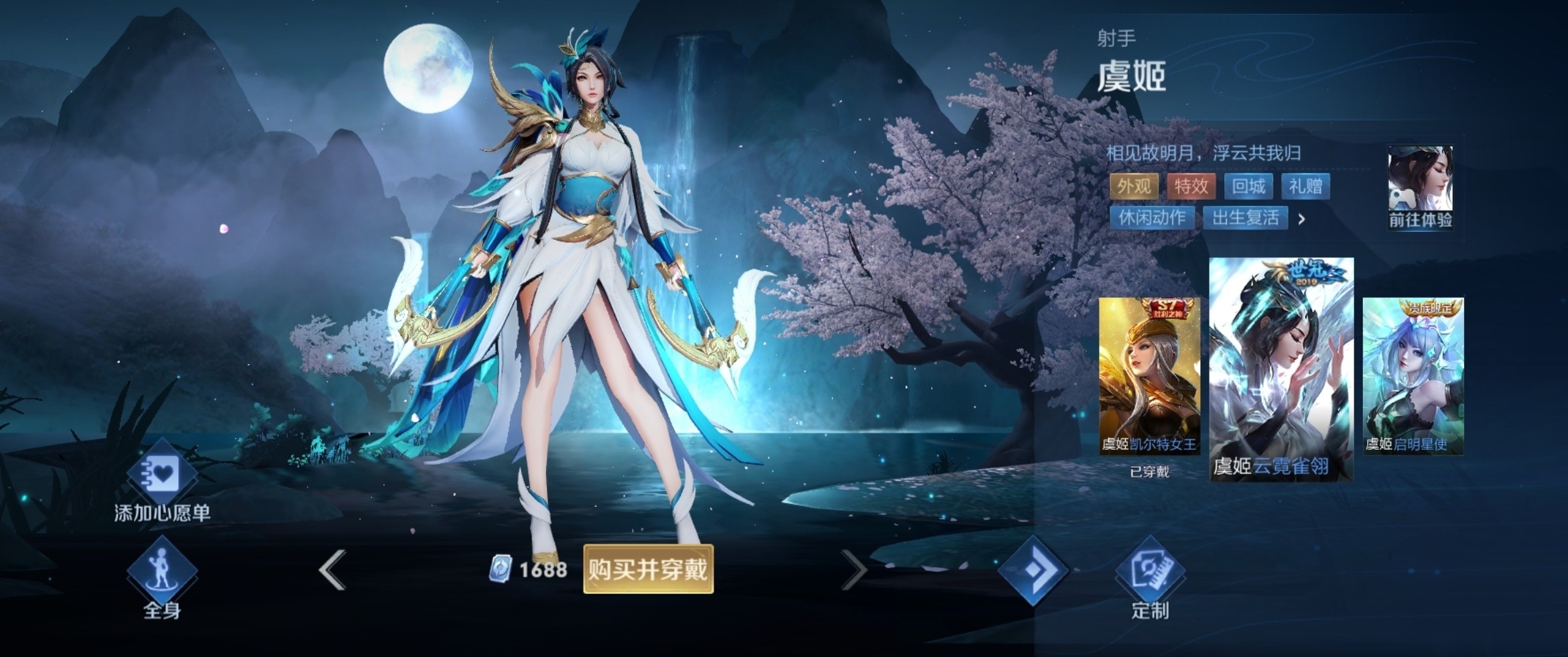This screenshot has width=1568, height=657.
Task: Choose the 启明星使 skin card
Action: (1413, 377)
